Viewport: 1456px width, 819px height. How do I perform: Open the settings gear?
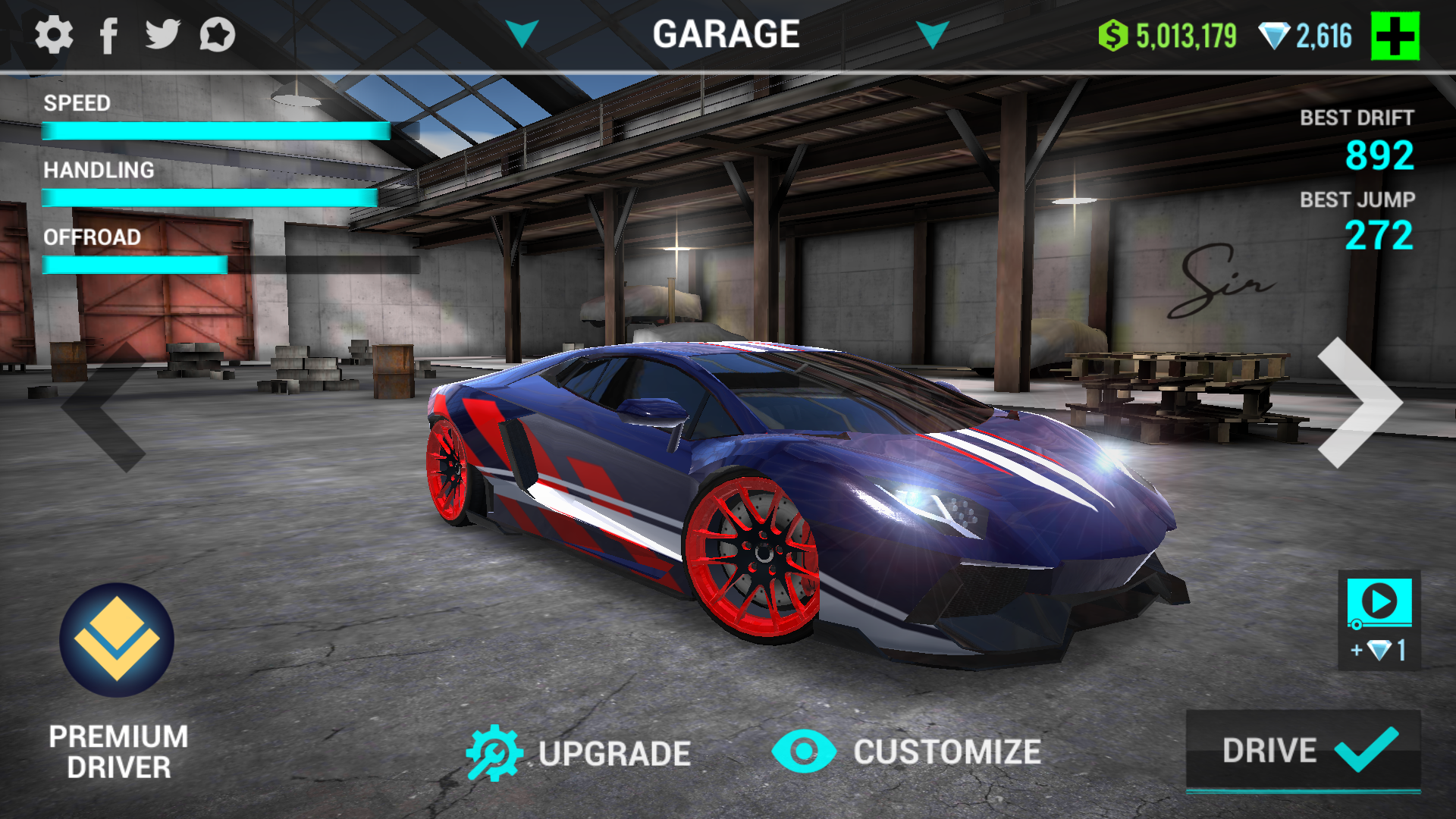pos(53,33)
